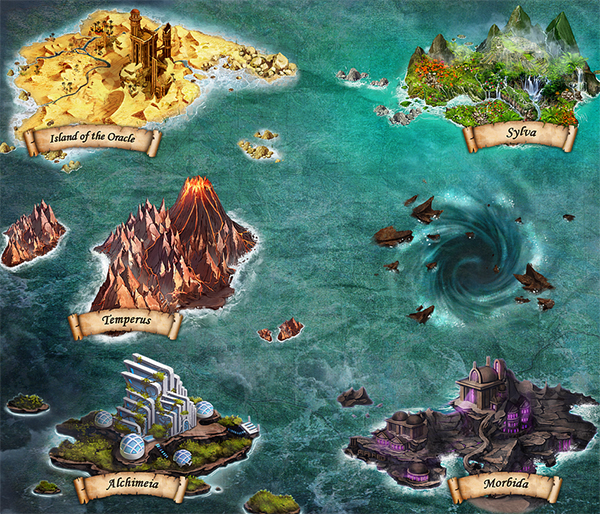
Task: Open the Temperus location banner
Action: [x=126, y=324]
